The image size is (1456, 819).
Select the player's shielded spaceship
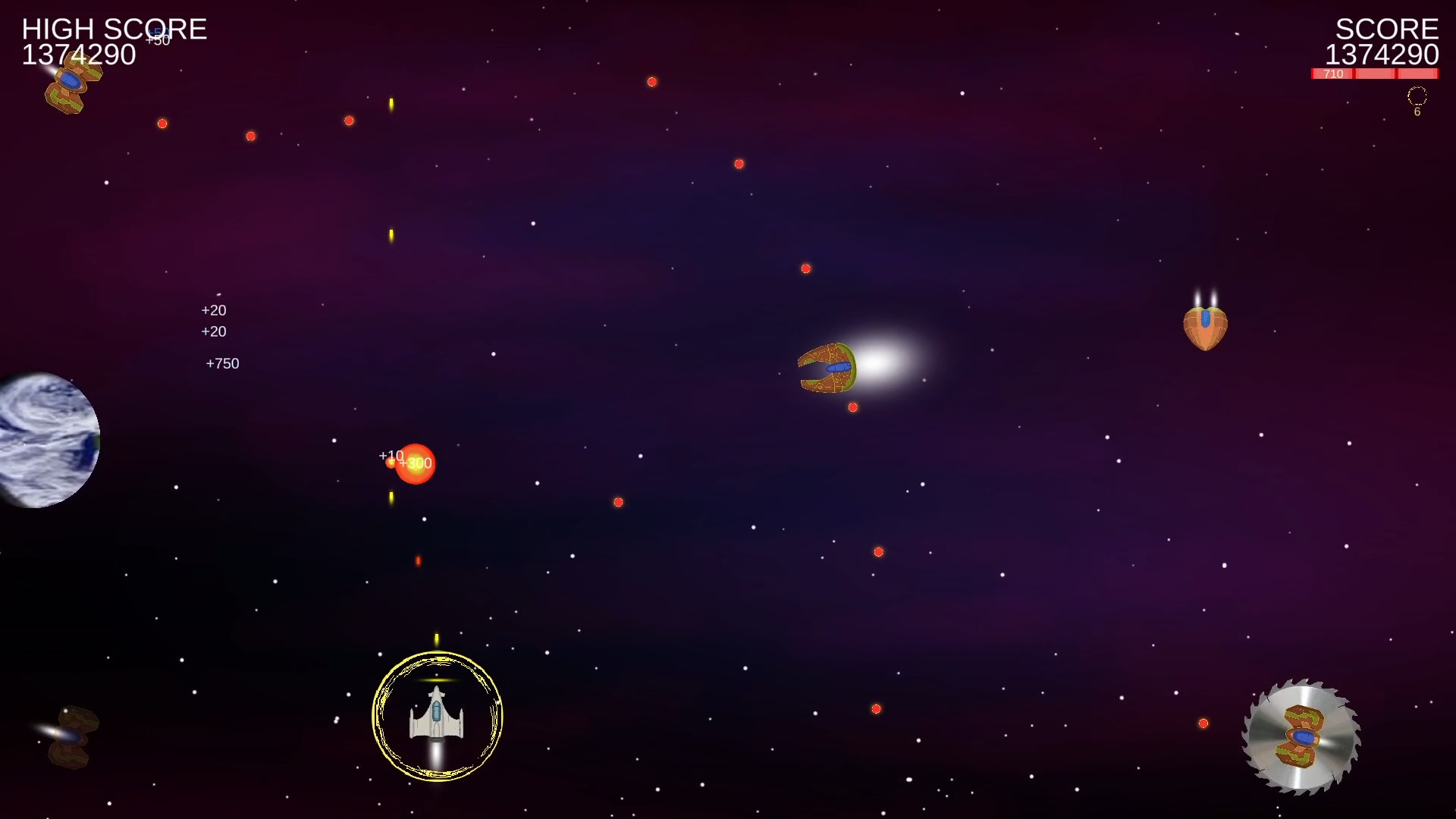[x=437, y=717]
